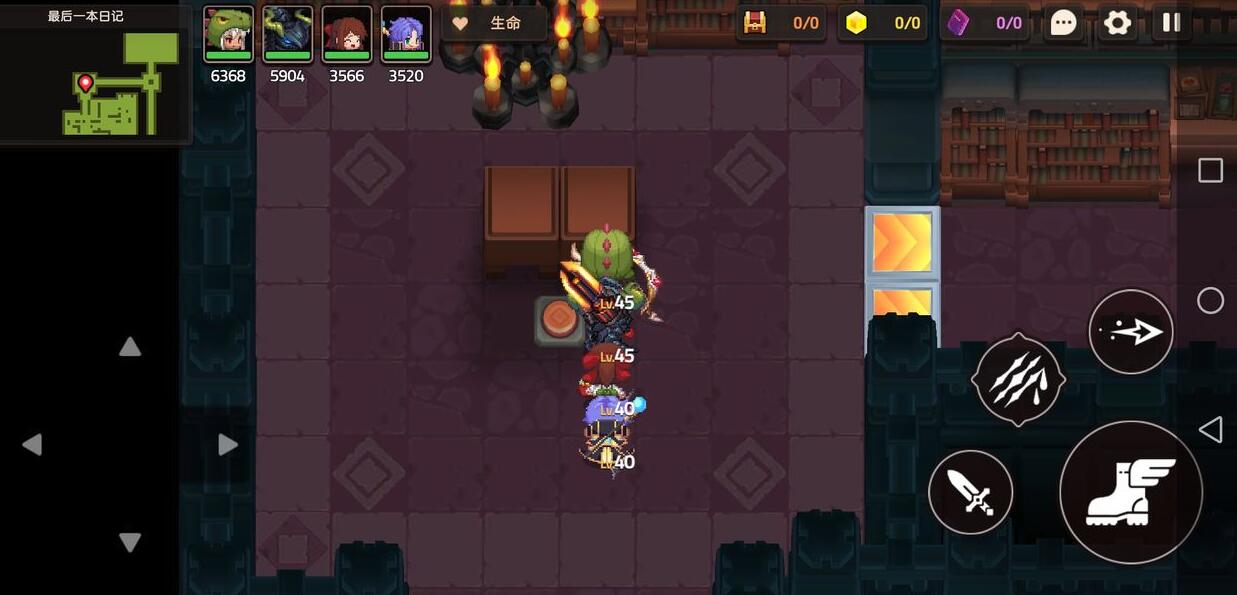Activate the claw slash skill
Image resolution: width=1237 pixels, height=595 pixels.
pyautogui.click(x=1018, y=380)
